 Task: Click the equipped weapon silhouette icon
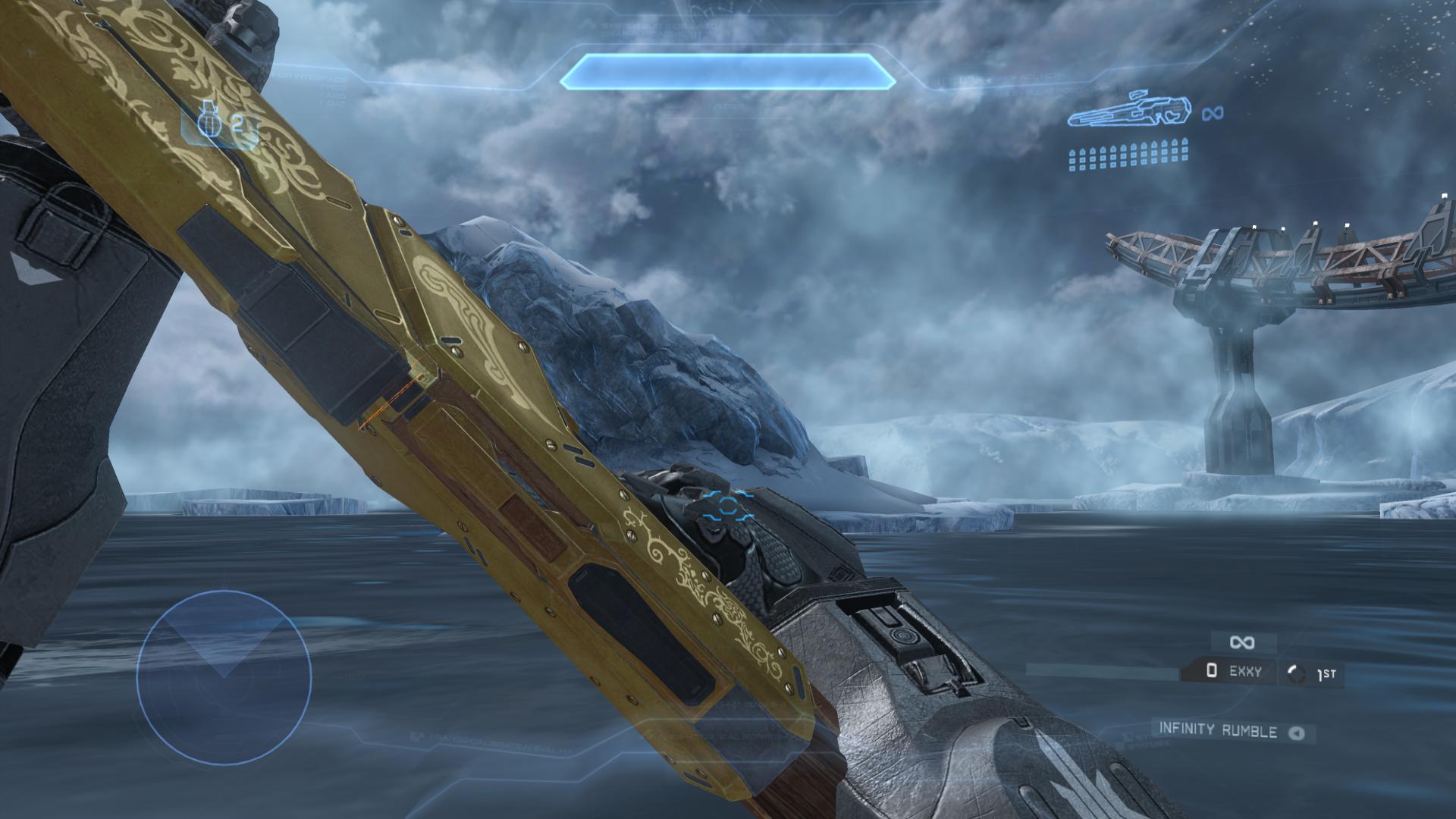click(1130, 111)
